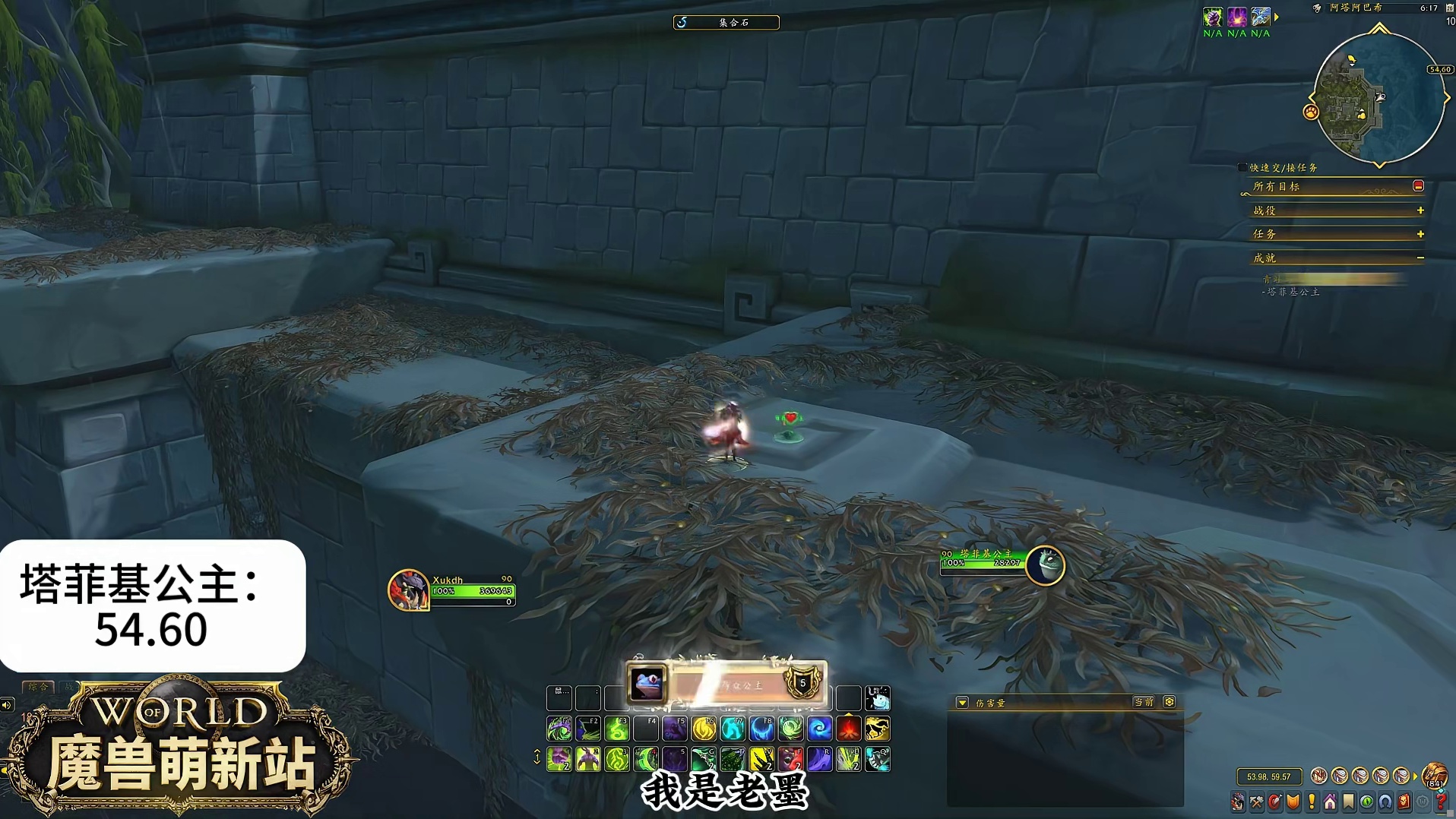Screen dimensions: 1456x819
Task: Activate the golden horse mount icon
Action: coord(877,729)
